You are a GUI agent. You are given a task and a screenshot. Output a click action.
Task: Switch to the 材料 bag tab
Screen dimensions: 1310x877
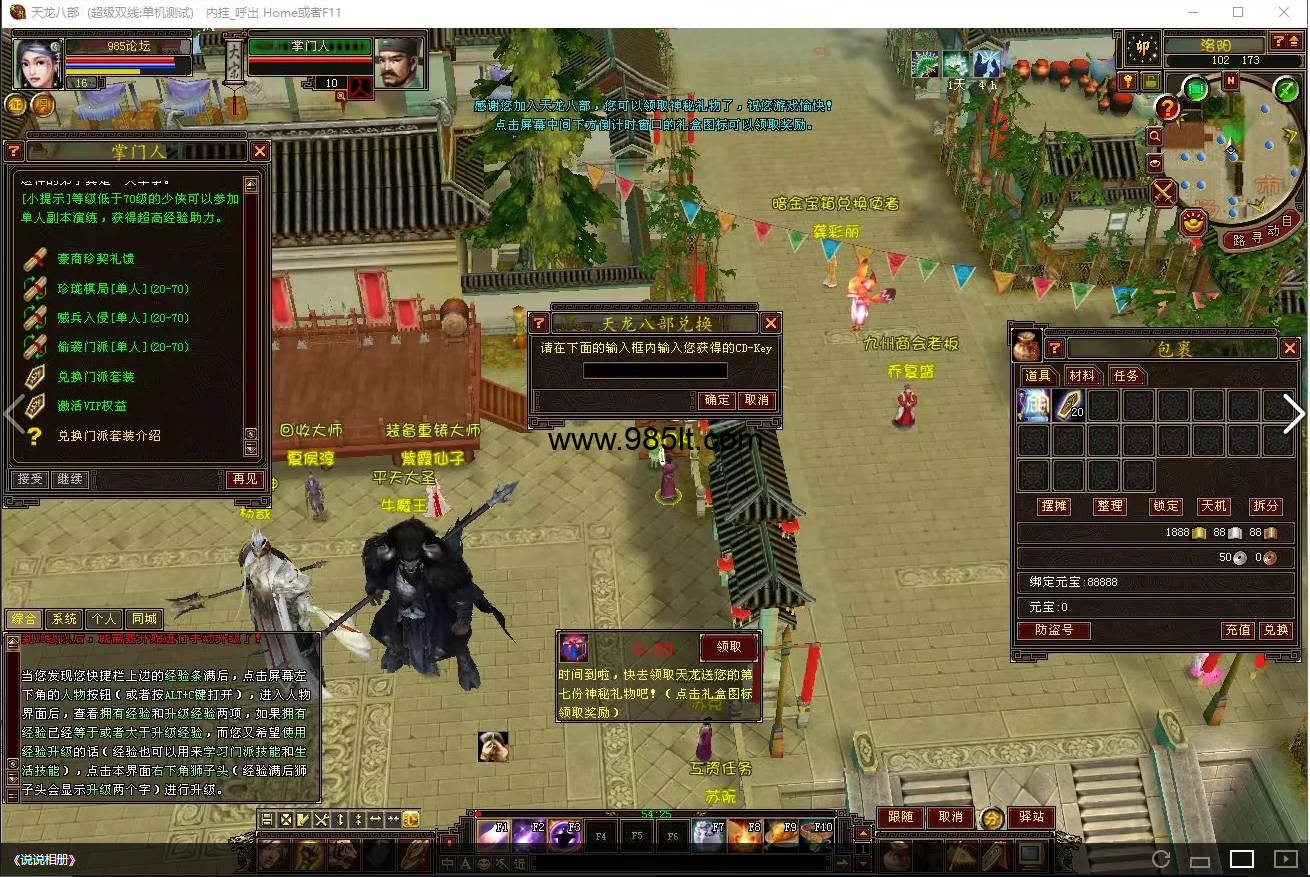(x=1082, y=376)
